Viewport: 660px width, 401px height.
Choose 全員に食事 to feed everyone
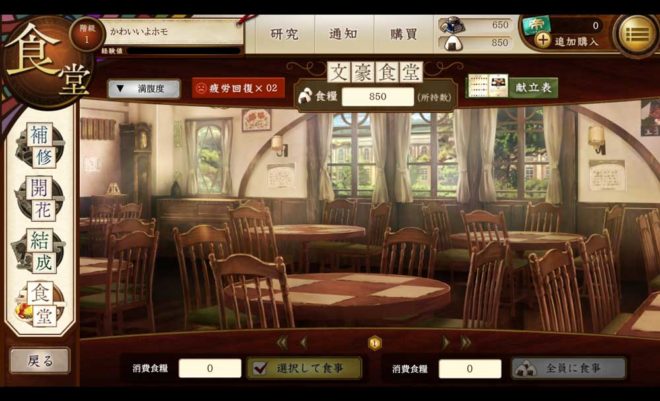click(569, 368)
